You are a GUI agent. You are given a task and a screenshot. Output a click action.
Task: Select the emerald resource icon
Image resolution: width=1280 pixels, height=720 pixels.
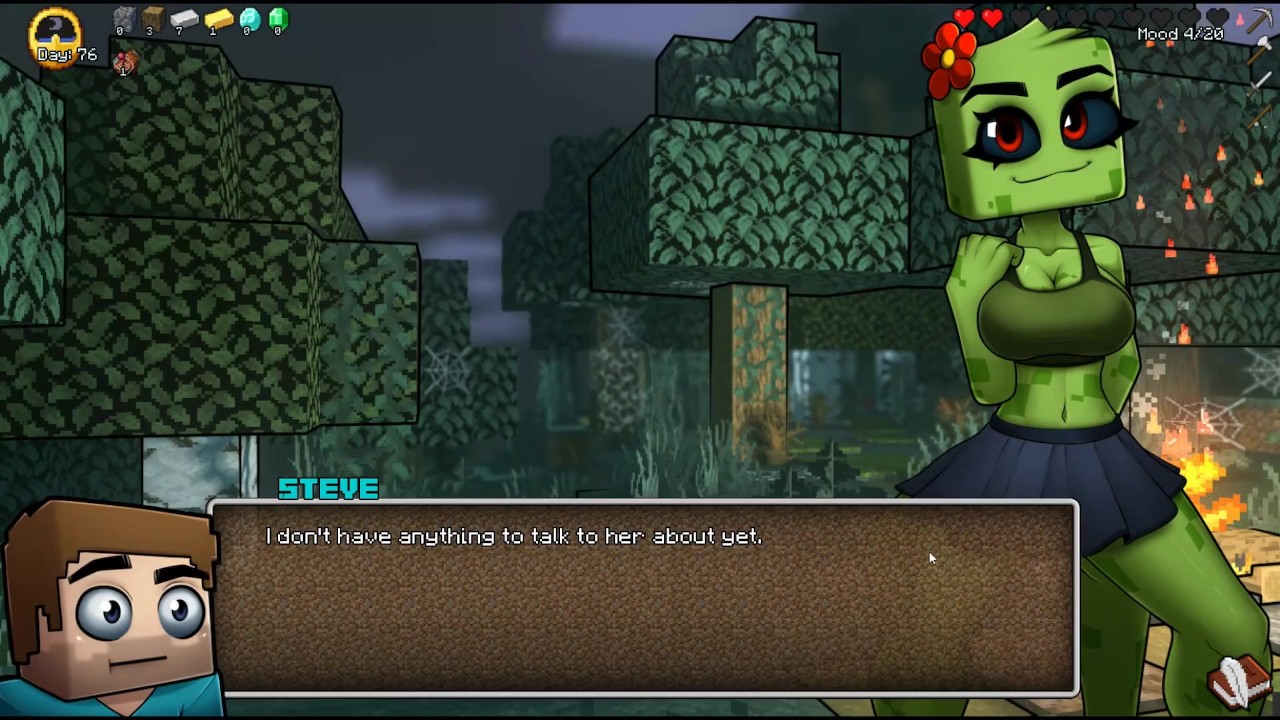[x=278, y=18]
